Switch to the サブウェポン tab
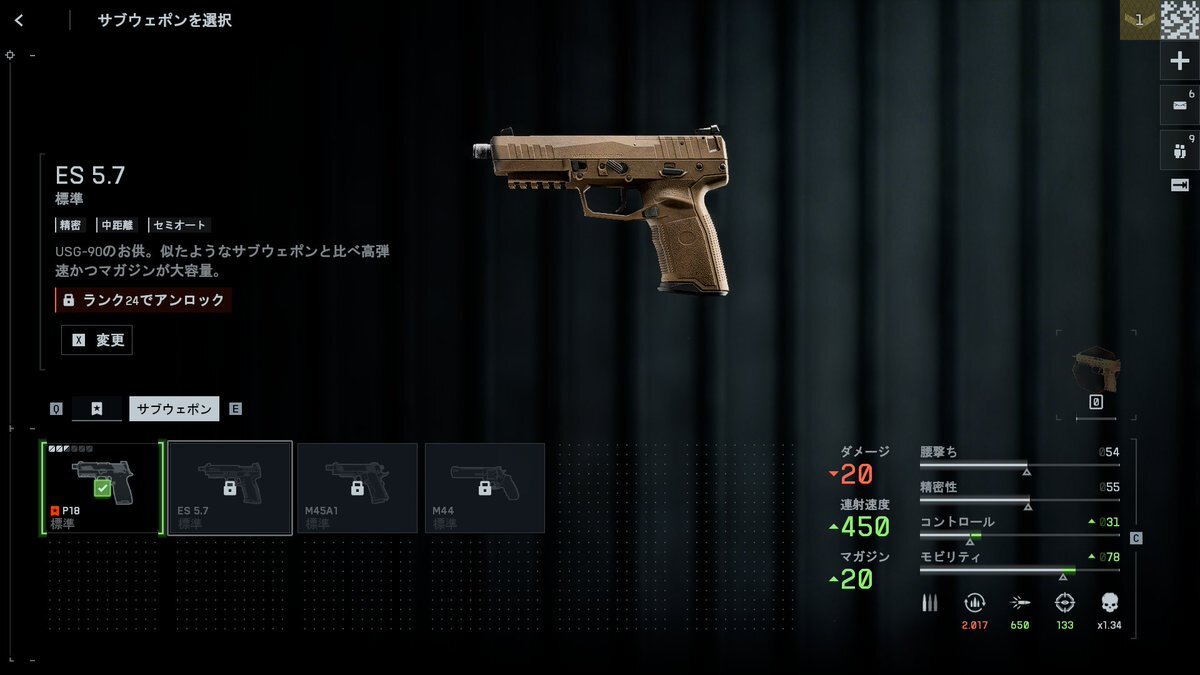Screen dimensions: 1200x675 [x=174, y=408]
